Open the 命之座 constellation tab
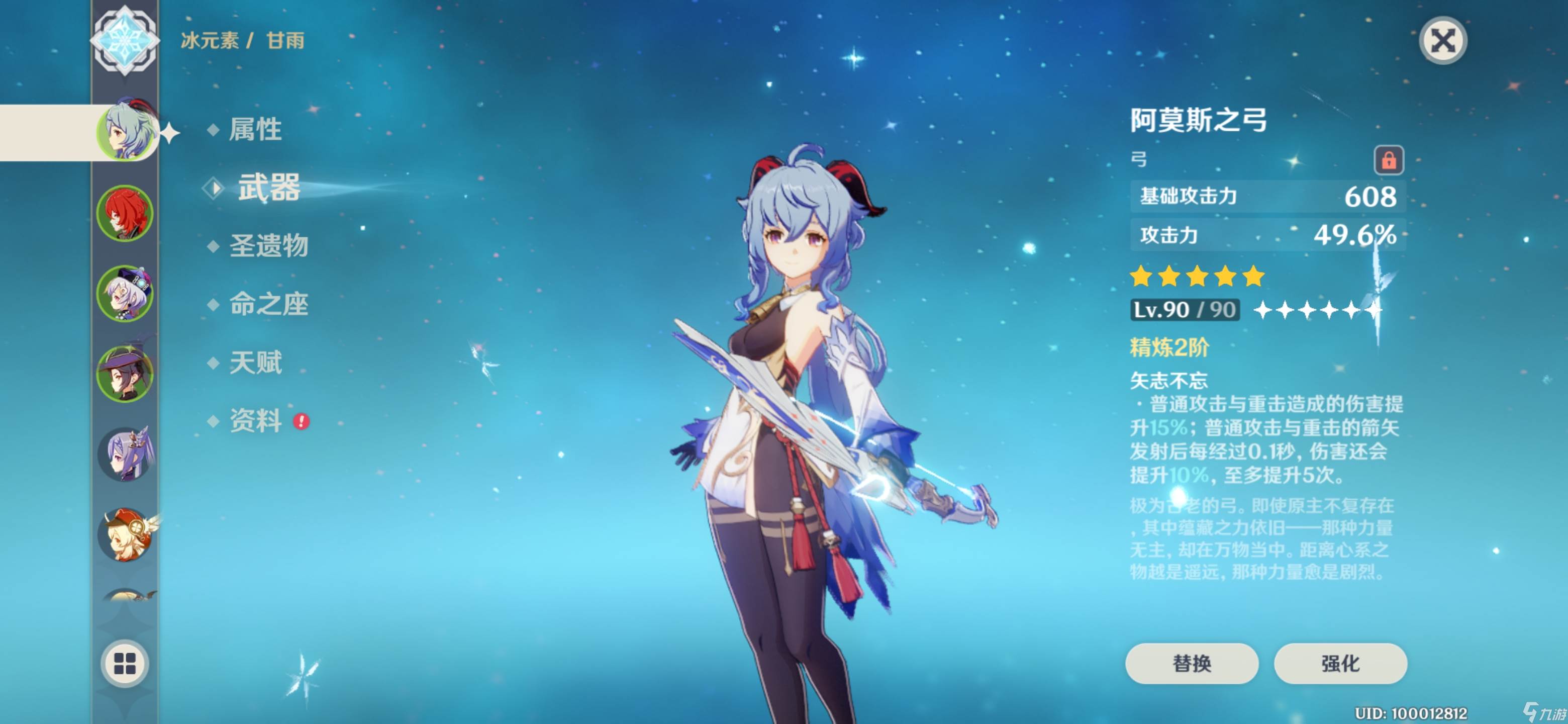 pos(268,305)
